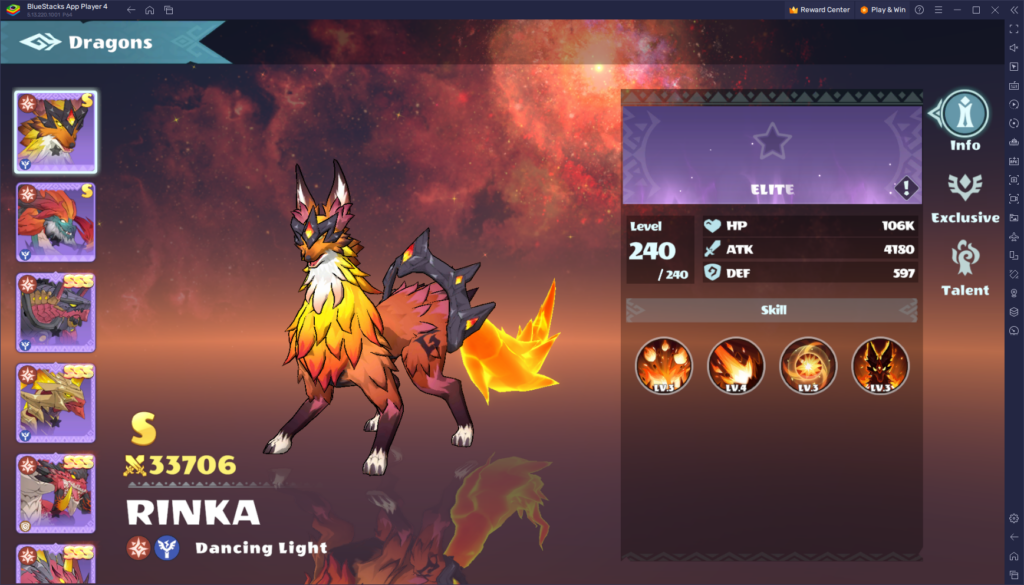Viewport: 1024px width, 585px height.
Task: Inspect the dark horned dragon skill
Action: [x=880, y=365]
